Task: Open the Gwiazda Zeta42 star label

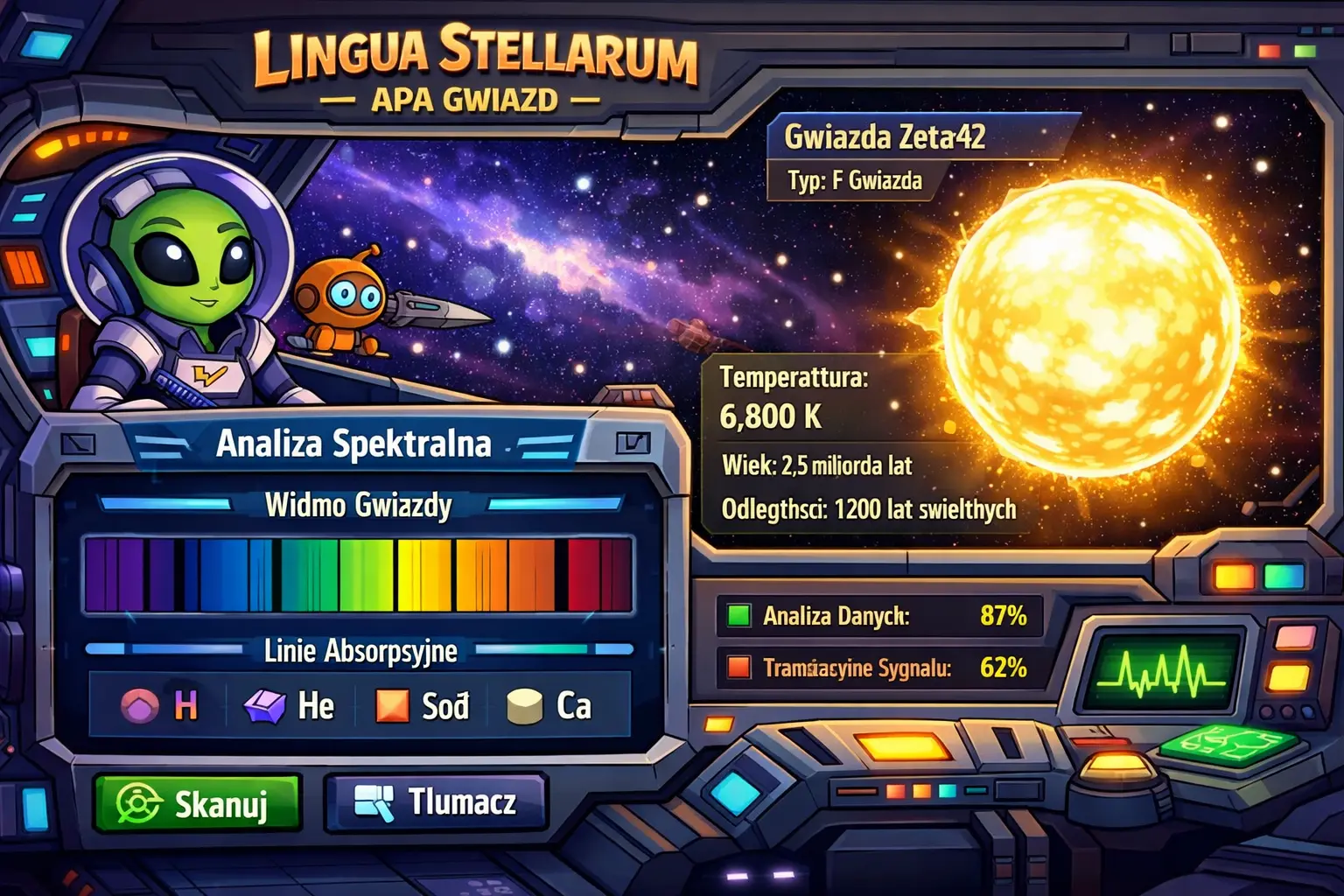Action: (885, 136)
